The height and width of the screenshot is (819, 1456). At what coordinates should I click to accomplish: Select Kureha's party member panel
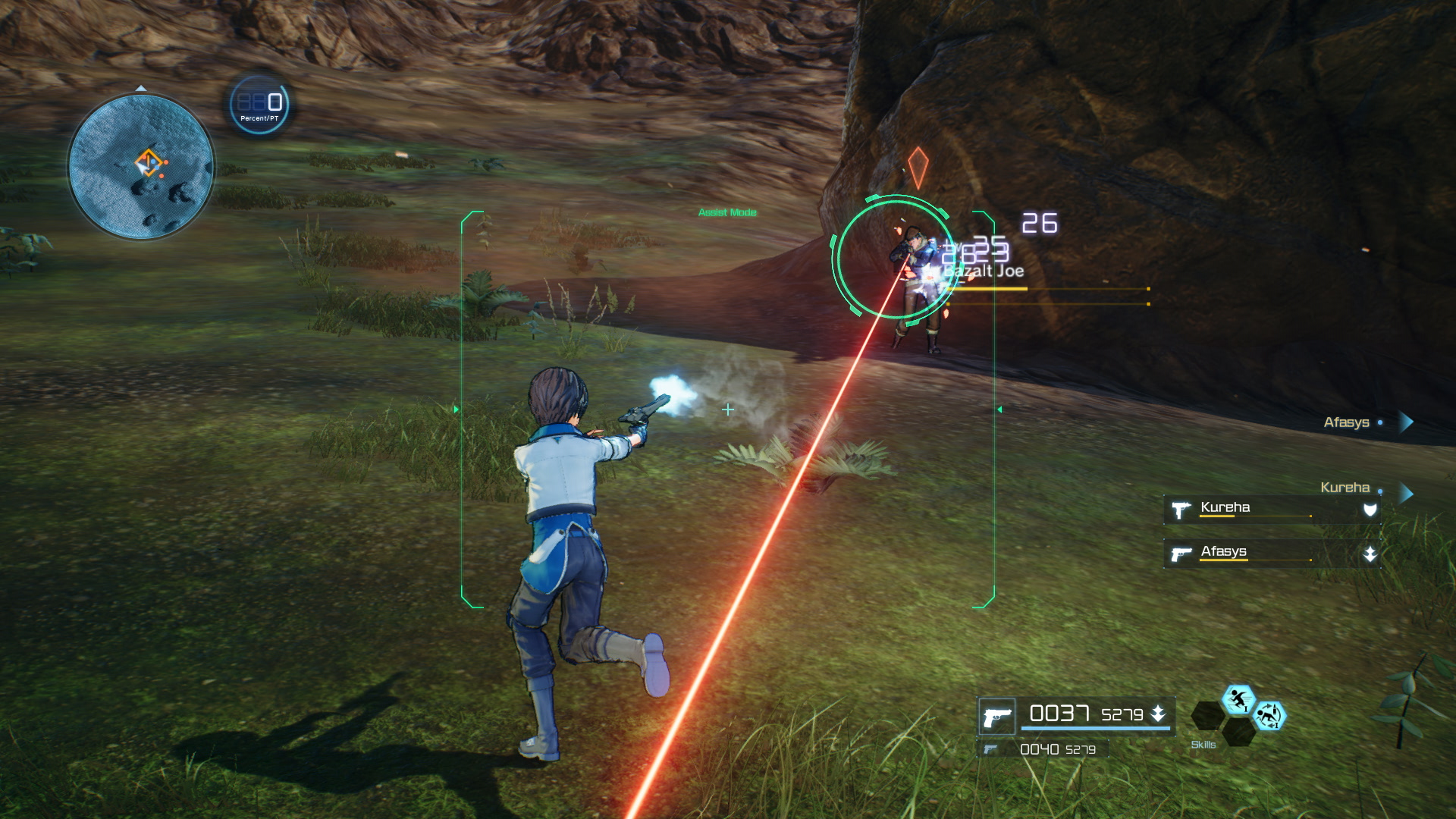point(1244,508)
